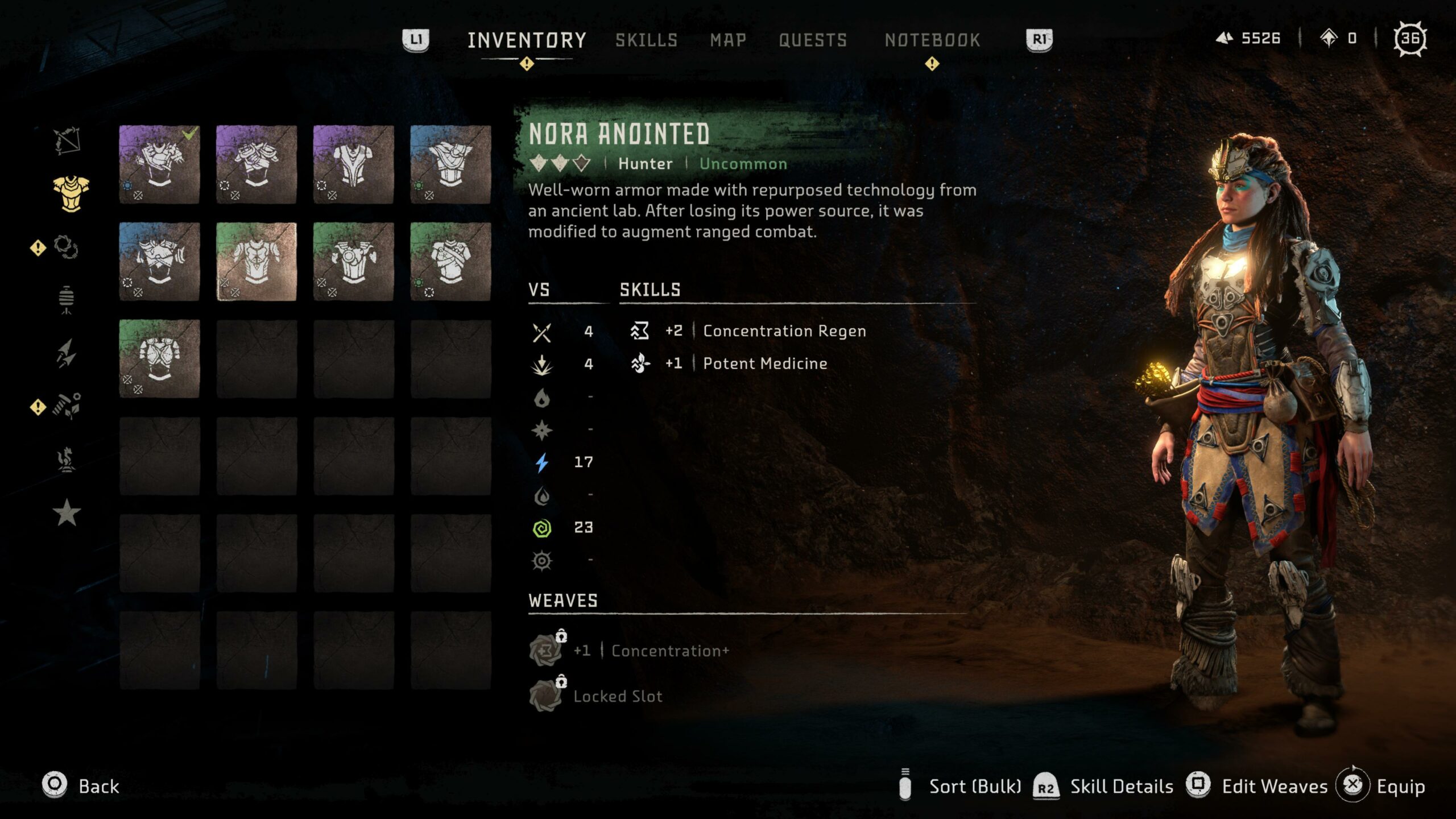Select the Concentration+ weave slot
Screen dimensions: 1456x819
coord(651,651)
